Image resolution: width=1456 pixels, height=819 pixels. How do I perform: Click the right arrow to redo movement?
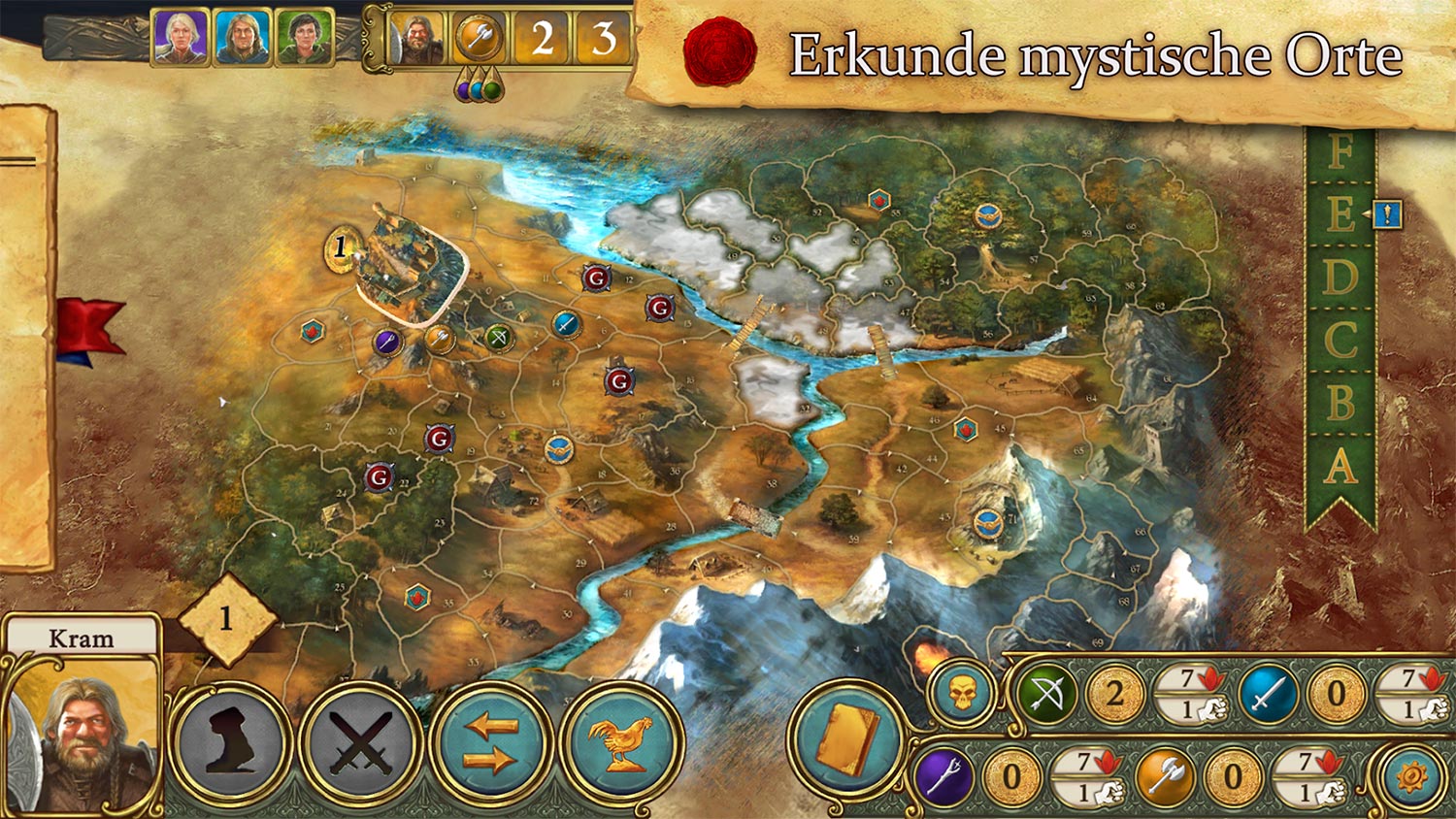click(x=489, y=758)
